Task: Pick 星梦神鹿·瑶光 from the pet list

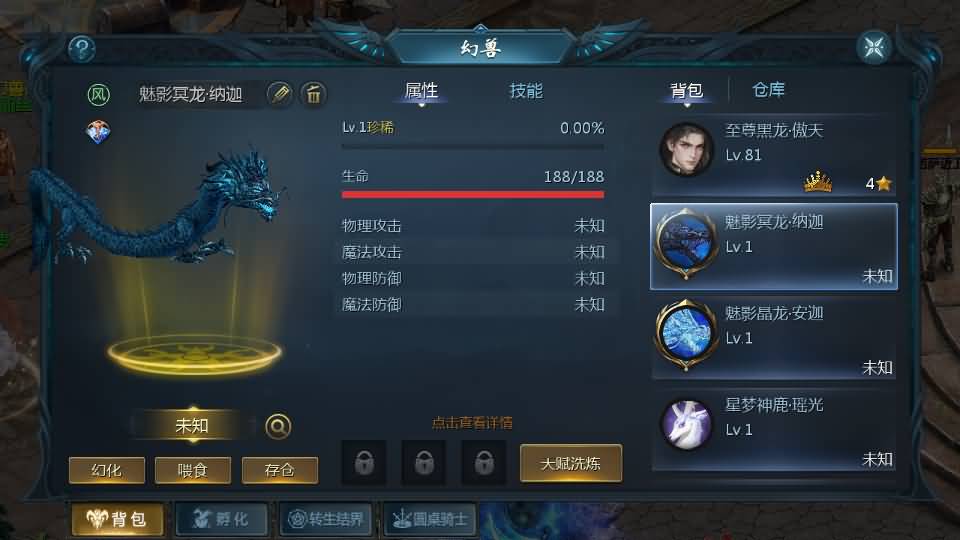Action: [774, 430]
